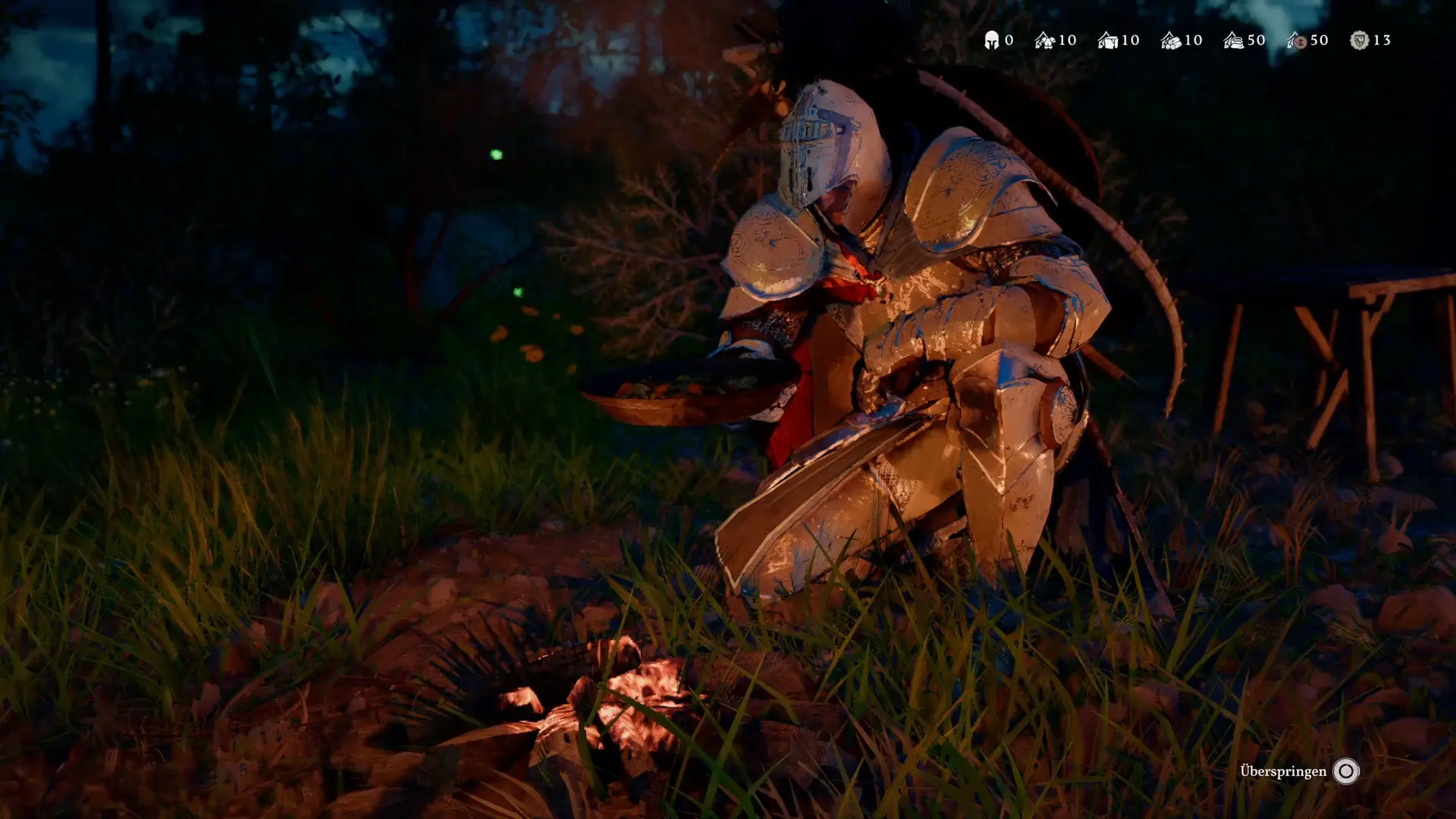Screen dimensions: 1456x819
Task: Click the Überspringen skip label
Action: click(x=1283, y=771)
